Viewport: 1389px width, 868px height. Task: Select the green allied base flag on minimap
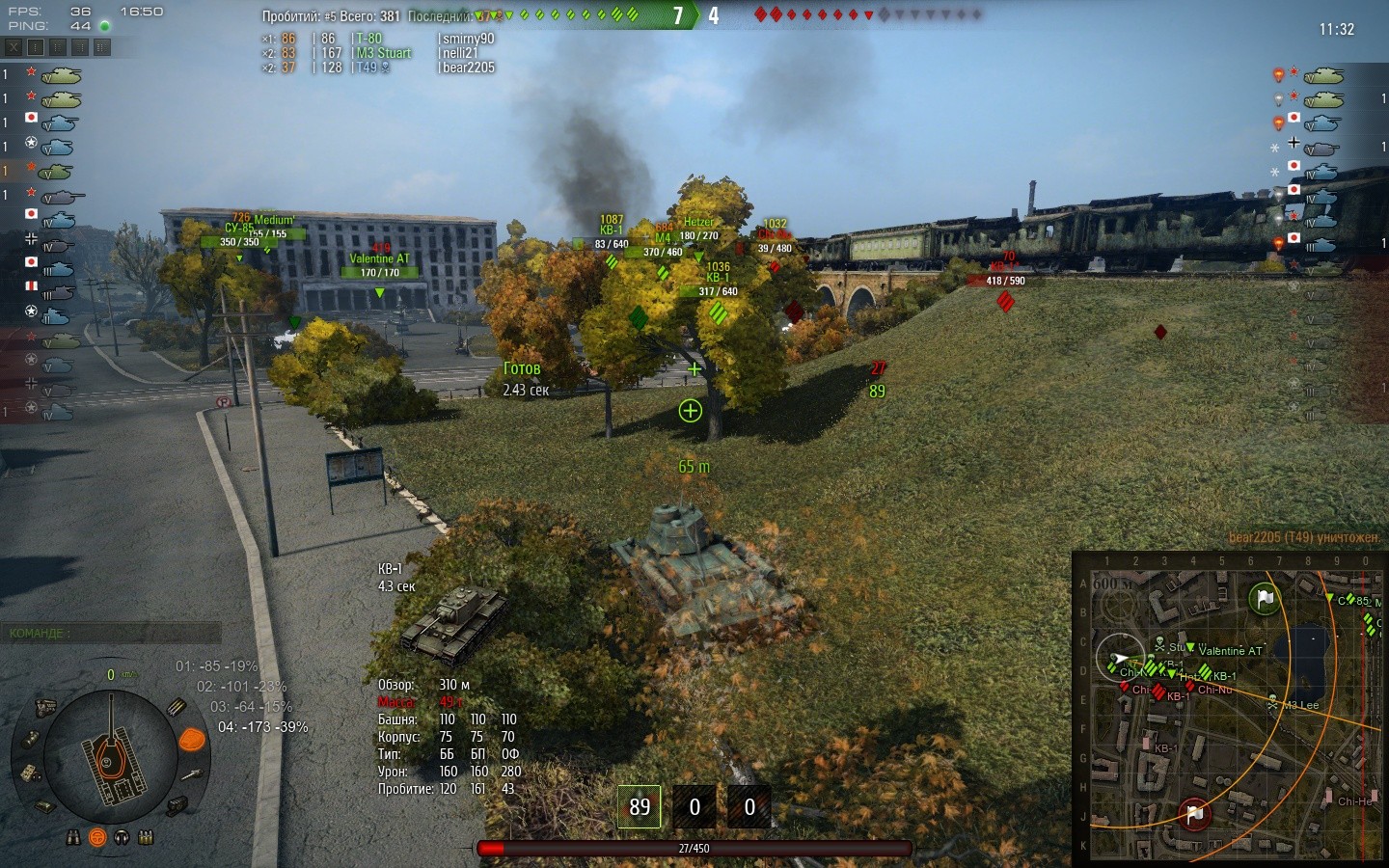coord(1265,598)
